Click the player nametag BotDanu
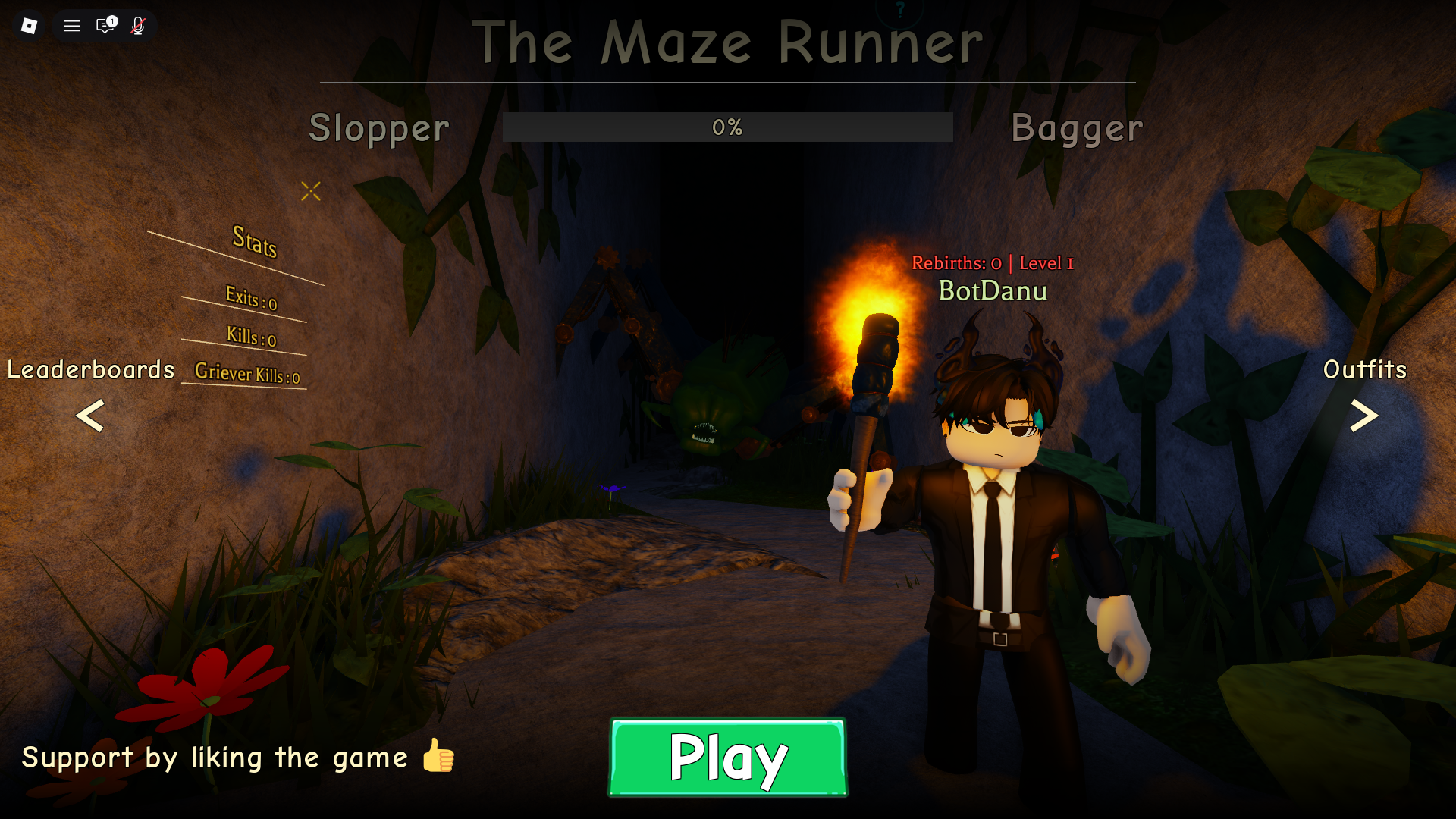Screen dimensions: 1456x819 (x=993, y=290)
